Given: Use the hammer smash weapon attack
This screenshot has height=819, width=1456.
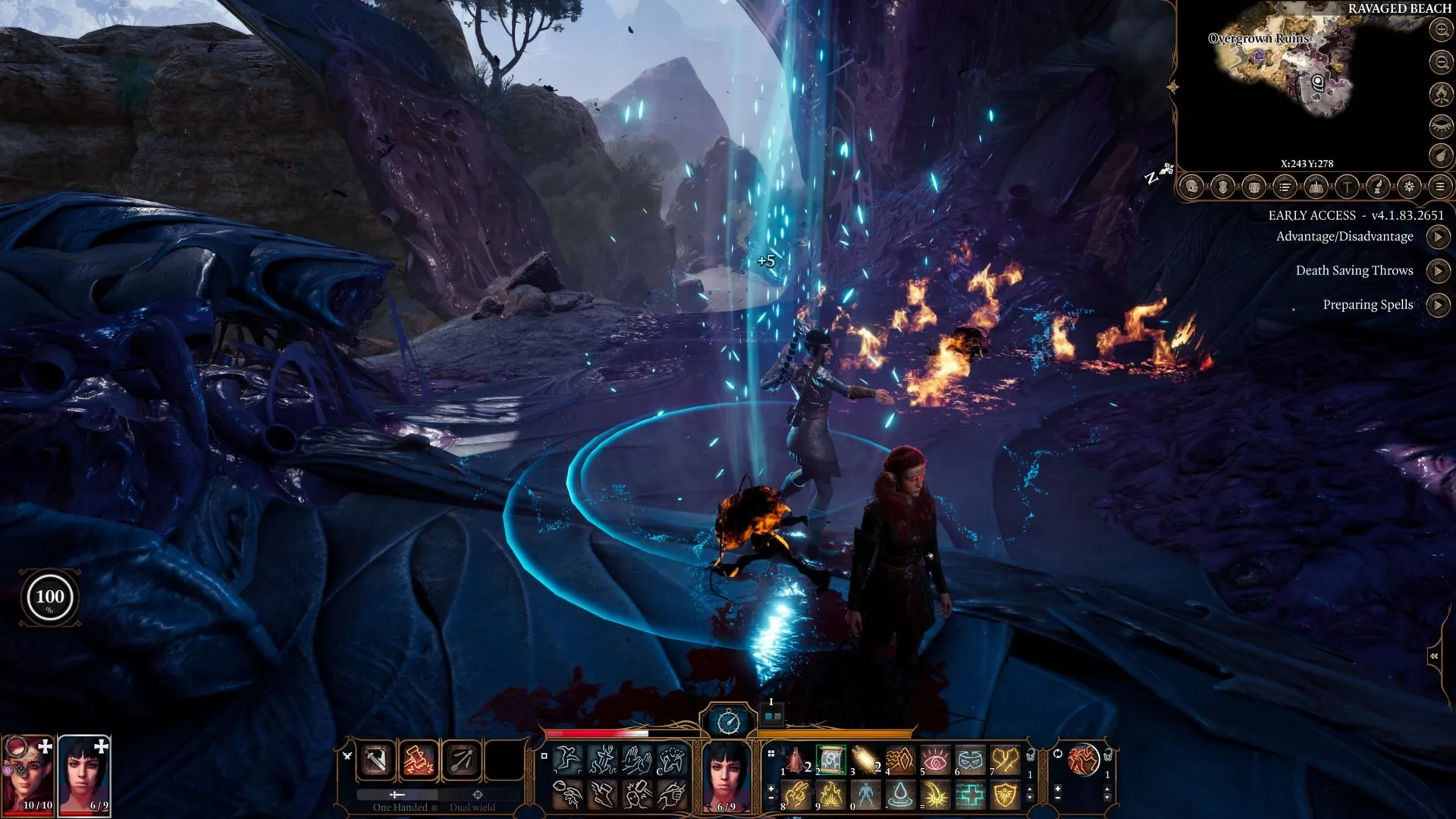Looking at the screenshot, I should (419, 760).
